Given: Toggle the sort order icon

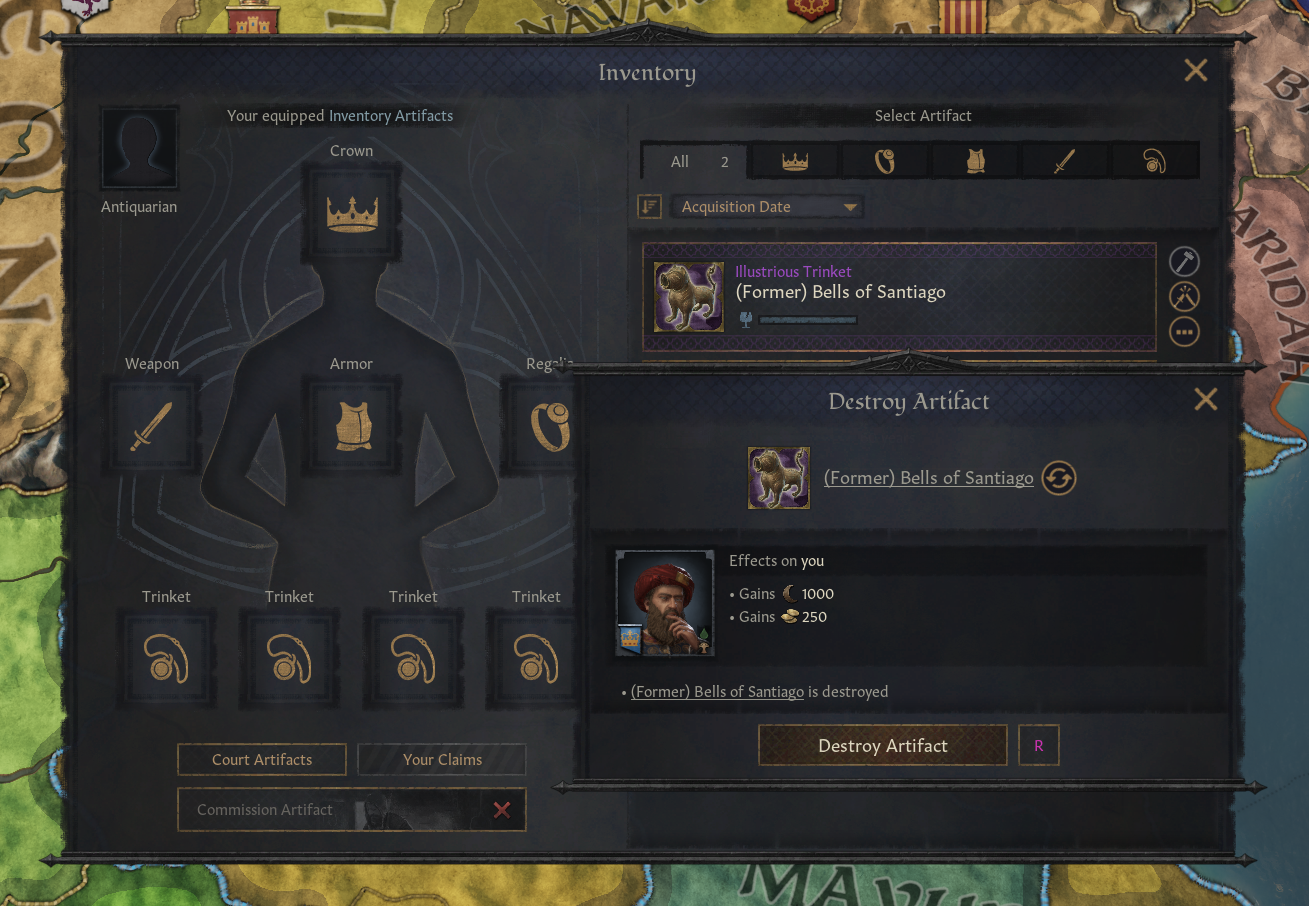Looking at the screenshot, I should [650, 207].
